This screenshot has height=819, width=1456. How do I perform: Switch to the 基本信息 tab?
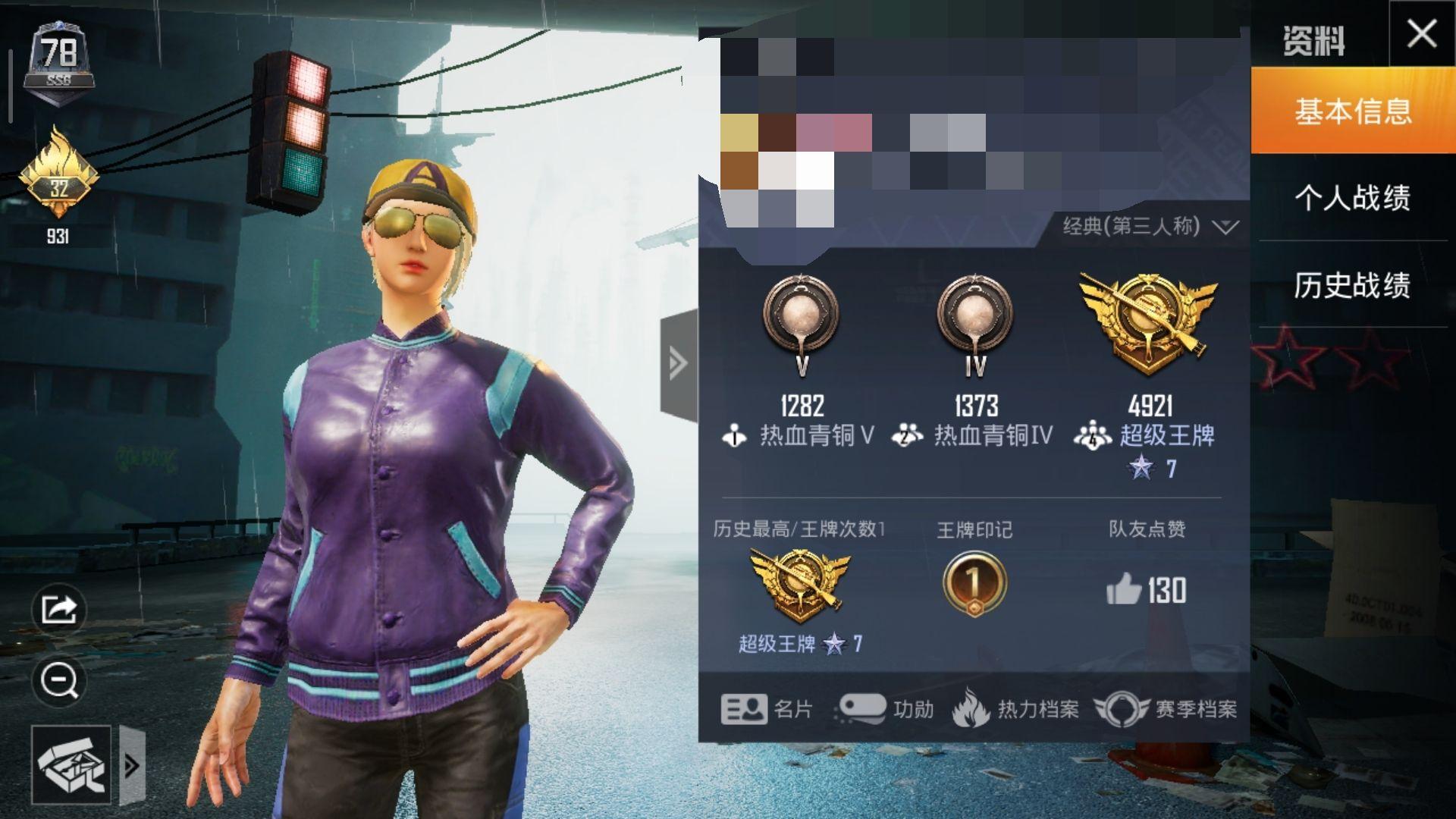coord(1353,111)
